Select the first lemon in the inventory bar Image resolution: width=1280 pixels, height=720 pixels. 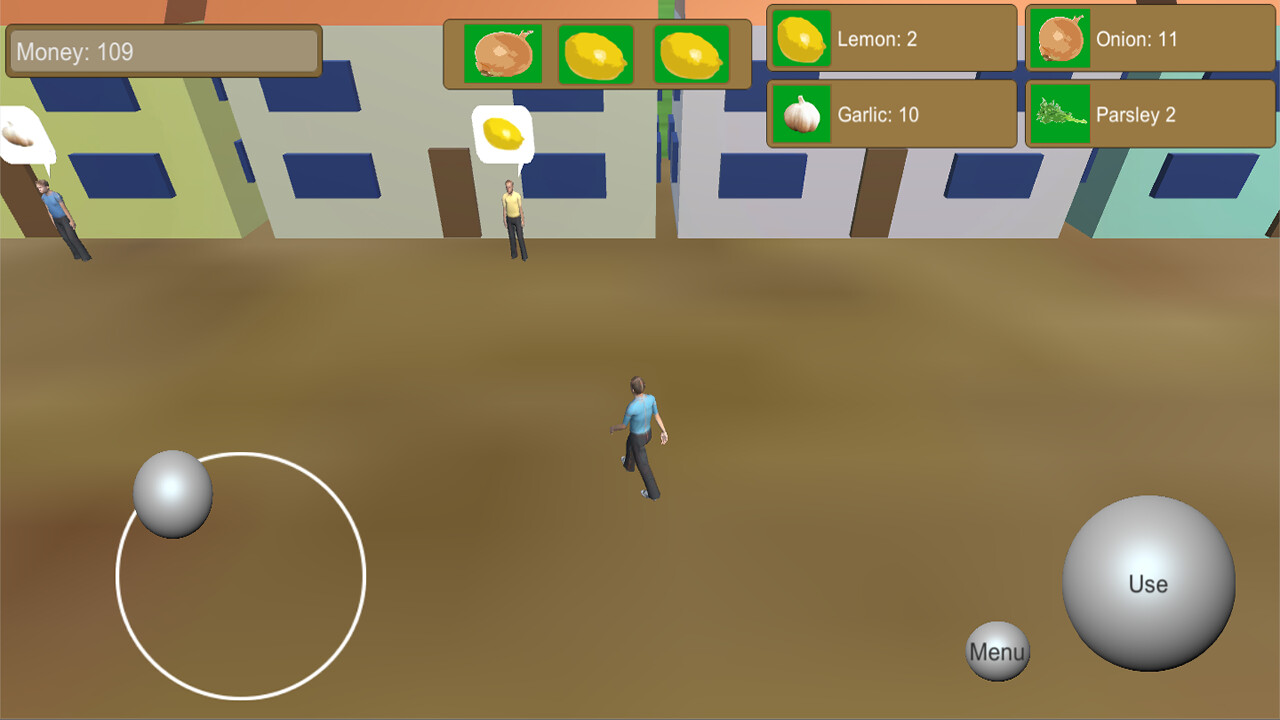597,52
